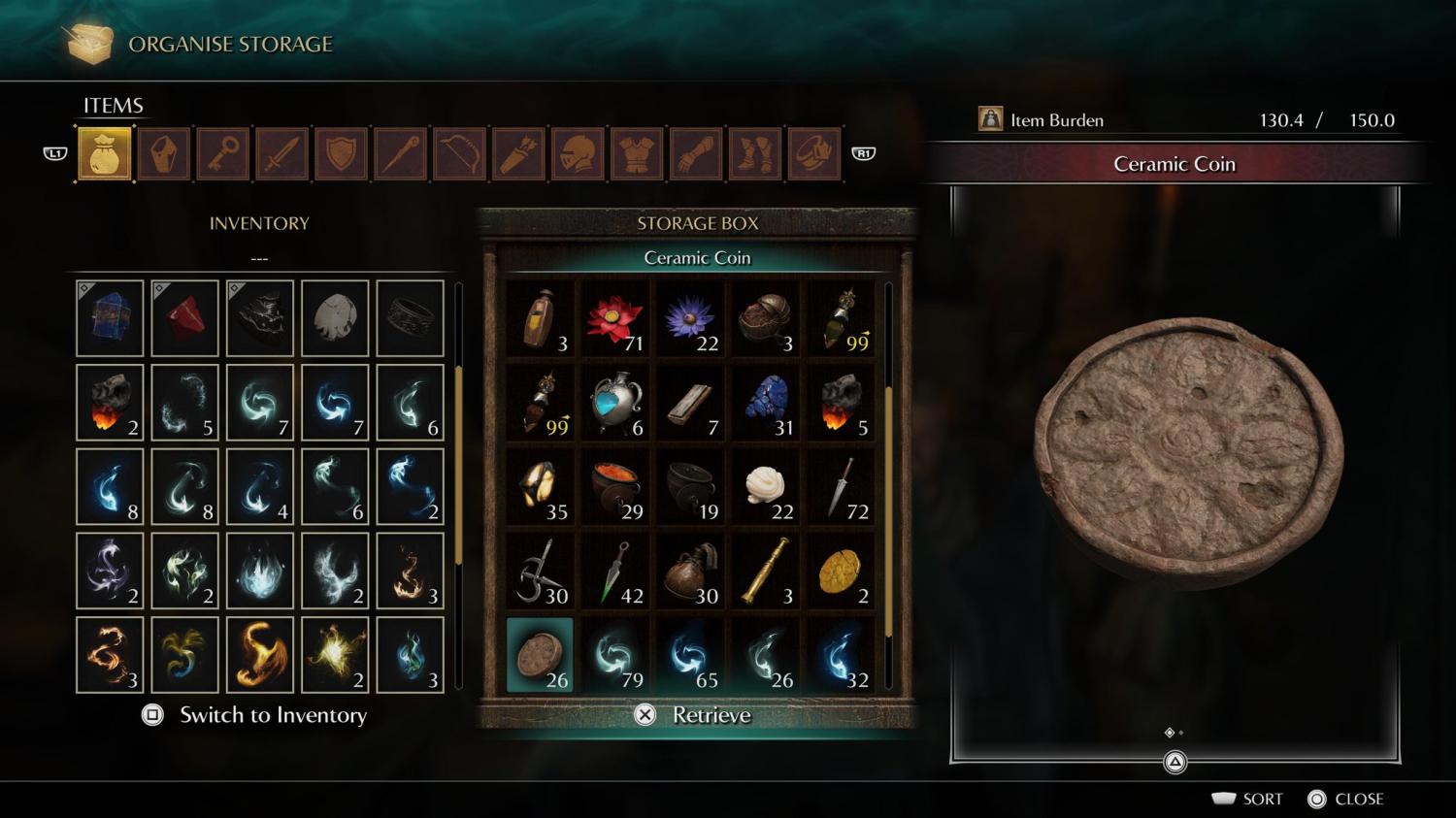
Task: Choose the blue armor piece in inventory
Action: [110, 318]
